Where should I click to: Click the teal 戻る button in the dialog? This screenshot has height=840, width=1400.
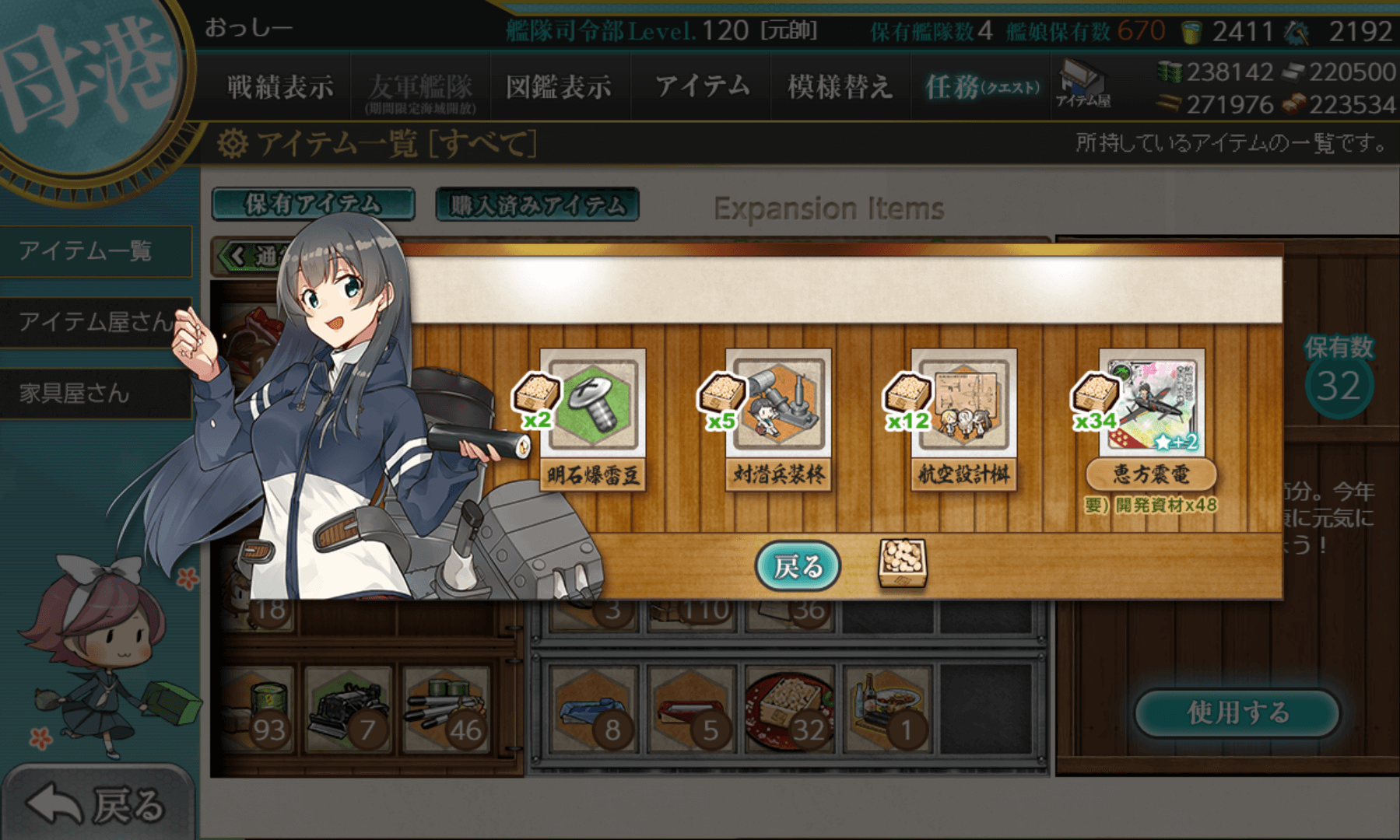[798, 566]
